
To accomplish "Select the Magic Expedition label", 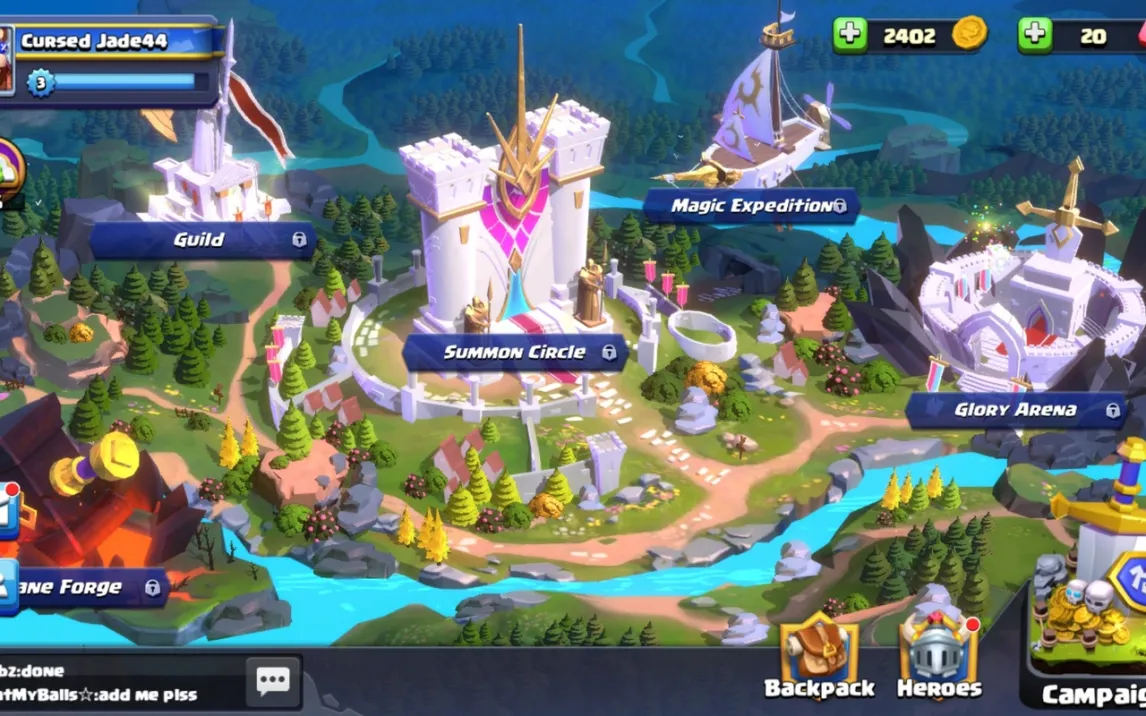I will (x=751, y=206).
